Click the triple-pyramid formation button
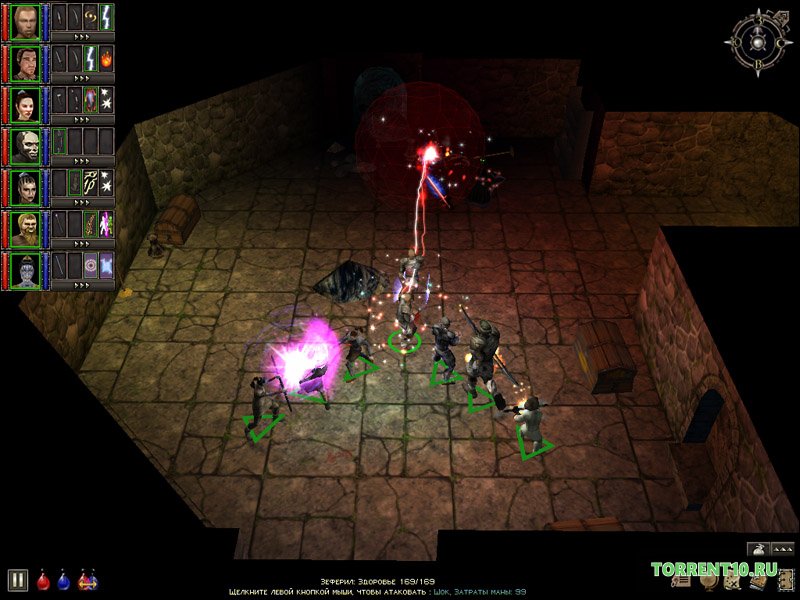 click(x=781, y=548)
